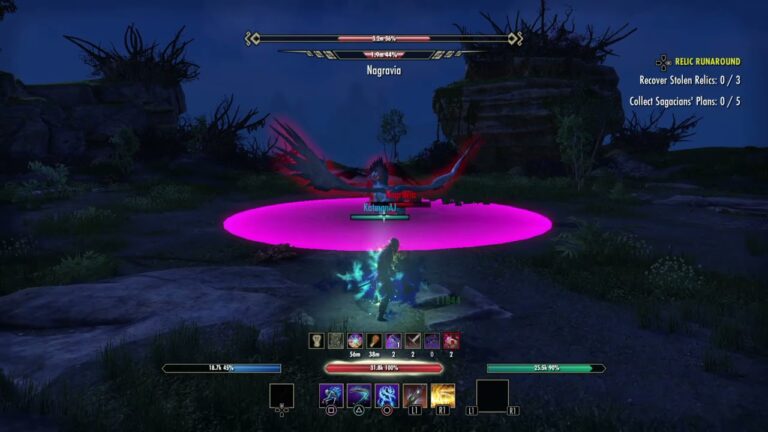Screen dimensions: 768x432
Task: Click the Nagravia boss name plate
Action: (x=384, y=71)
